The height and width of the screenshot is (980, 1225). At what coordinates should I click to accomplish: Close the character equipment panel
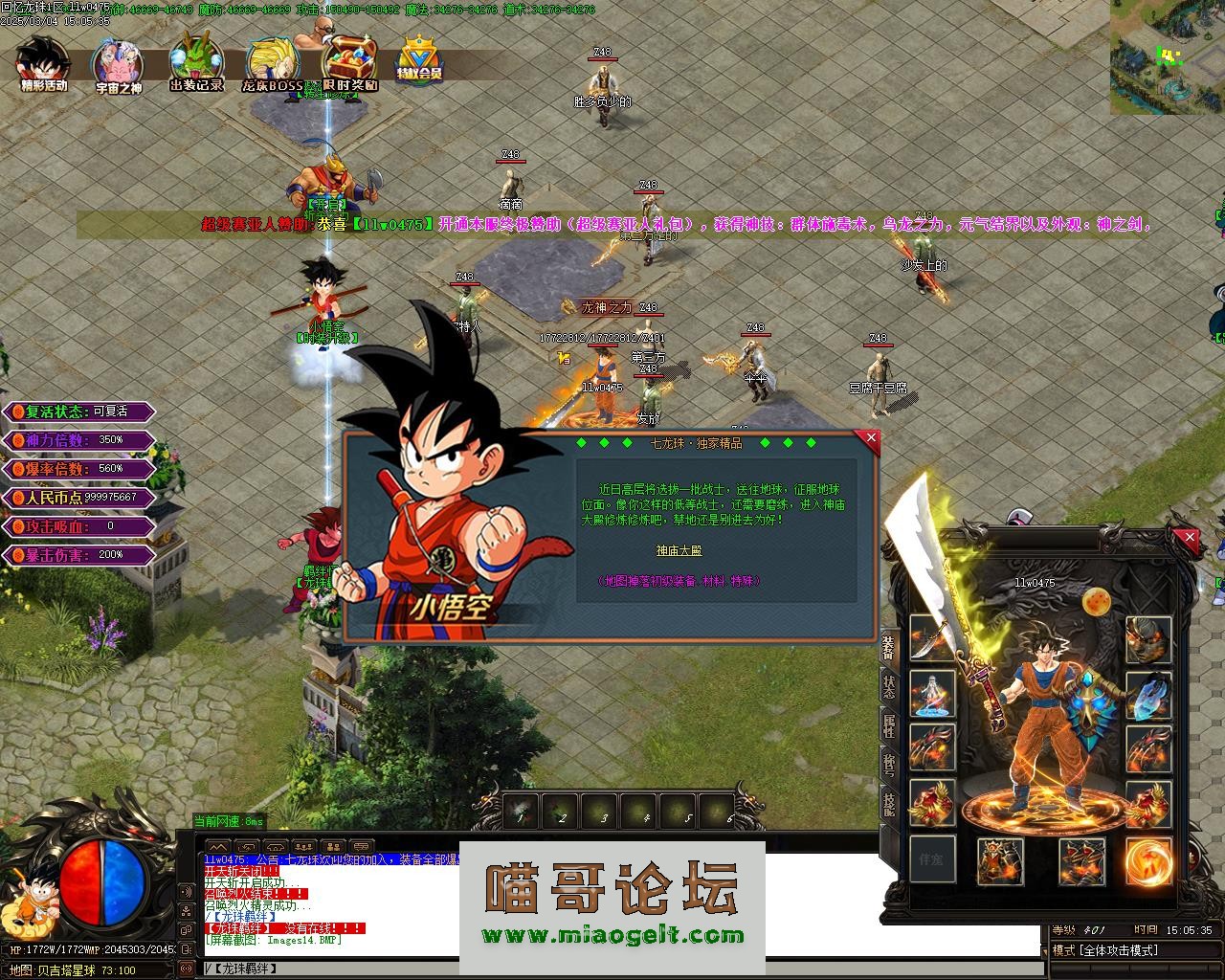coord(1190,538)
